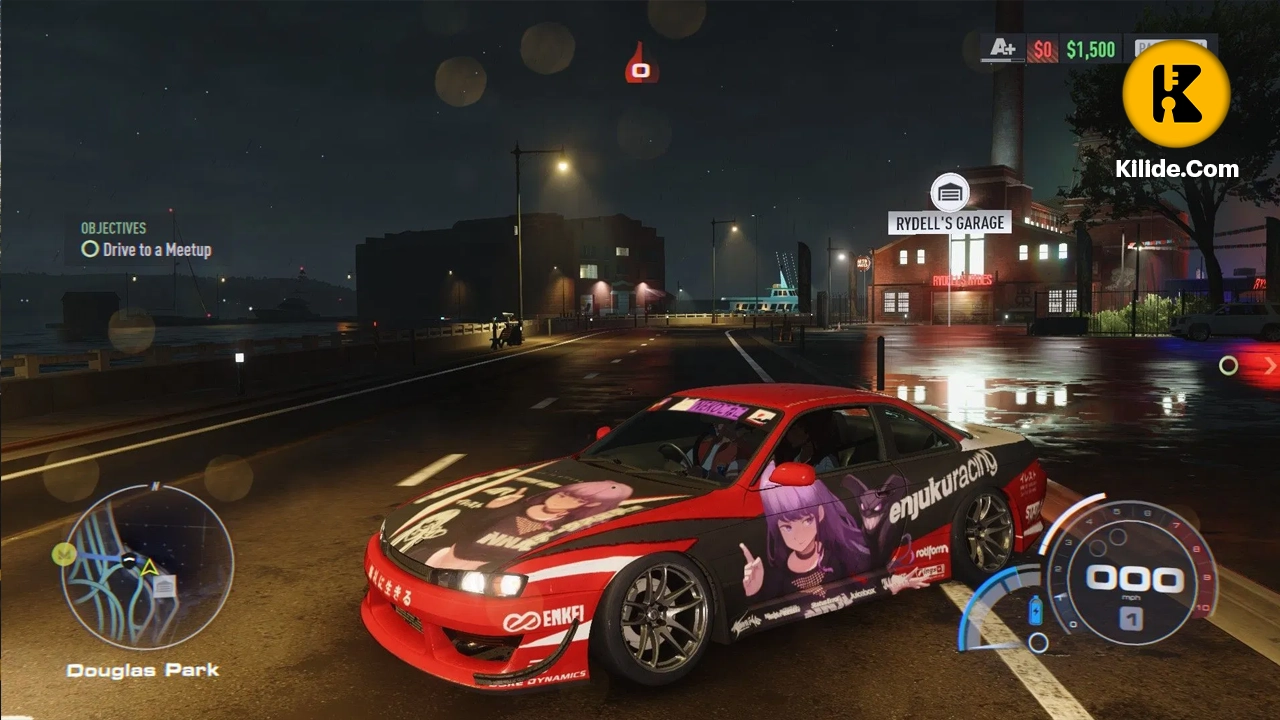Toggle the Drive to a Meetup objective circle
This screenshot has height=720, width=1280.
90,250
